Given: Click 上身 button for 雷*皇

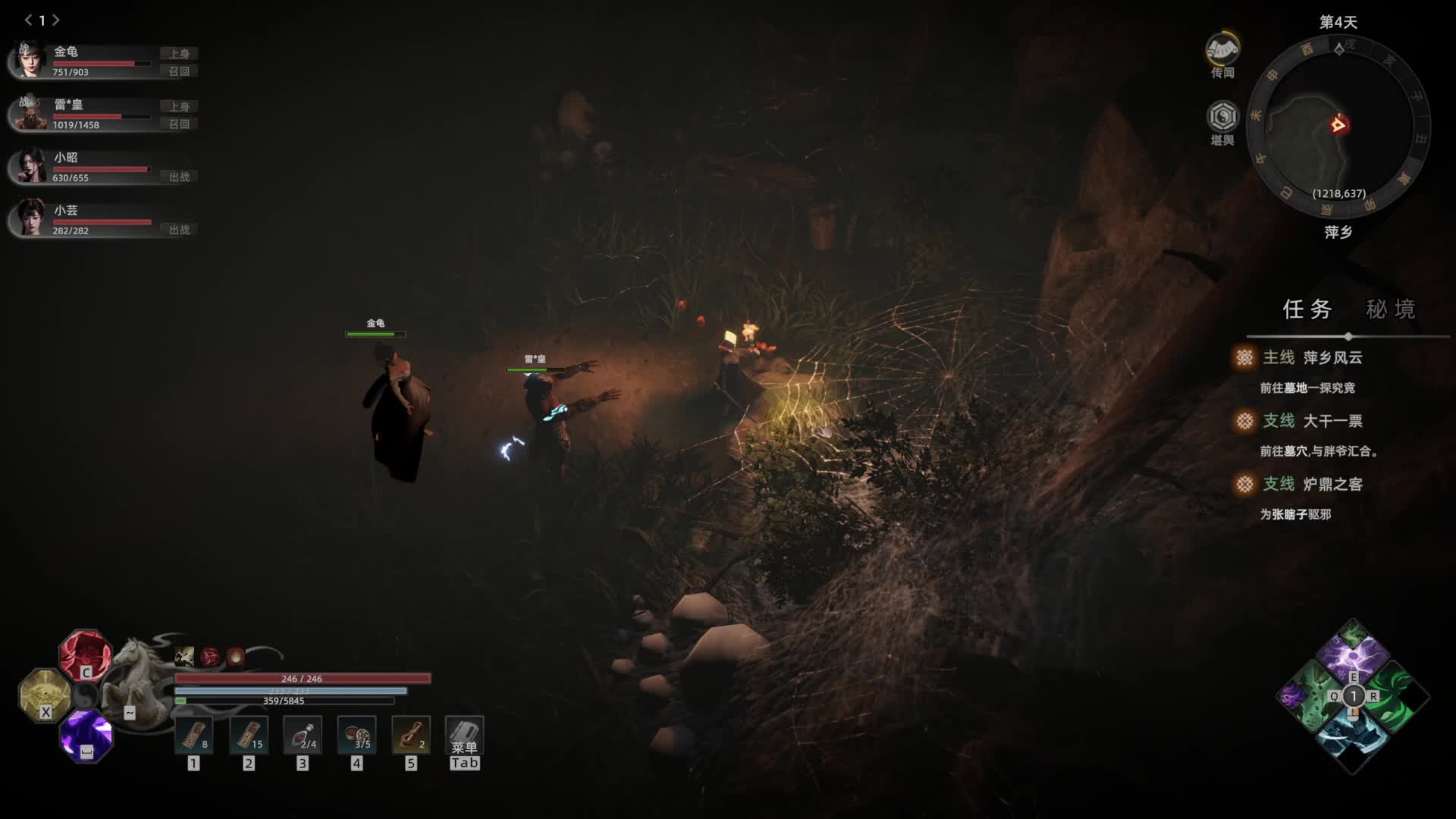Looking at the screenshot, I should click(x=179, y=107).
